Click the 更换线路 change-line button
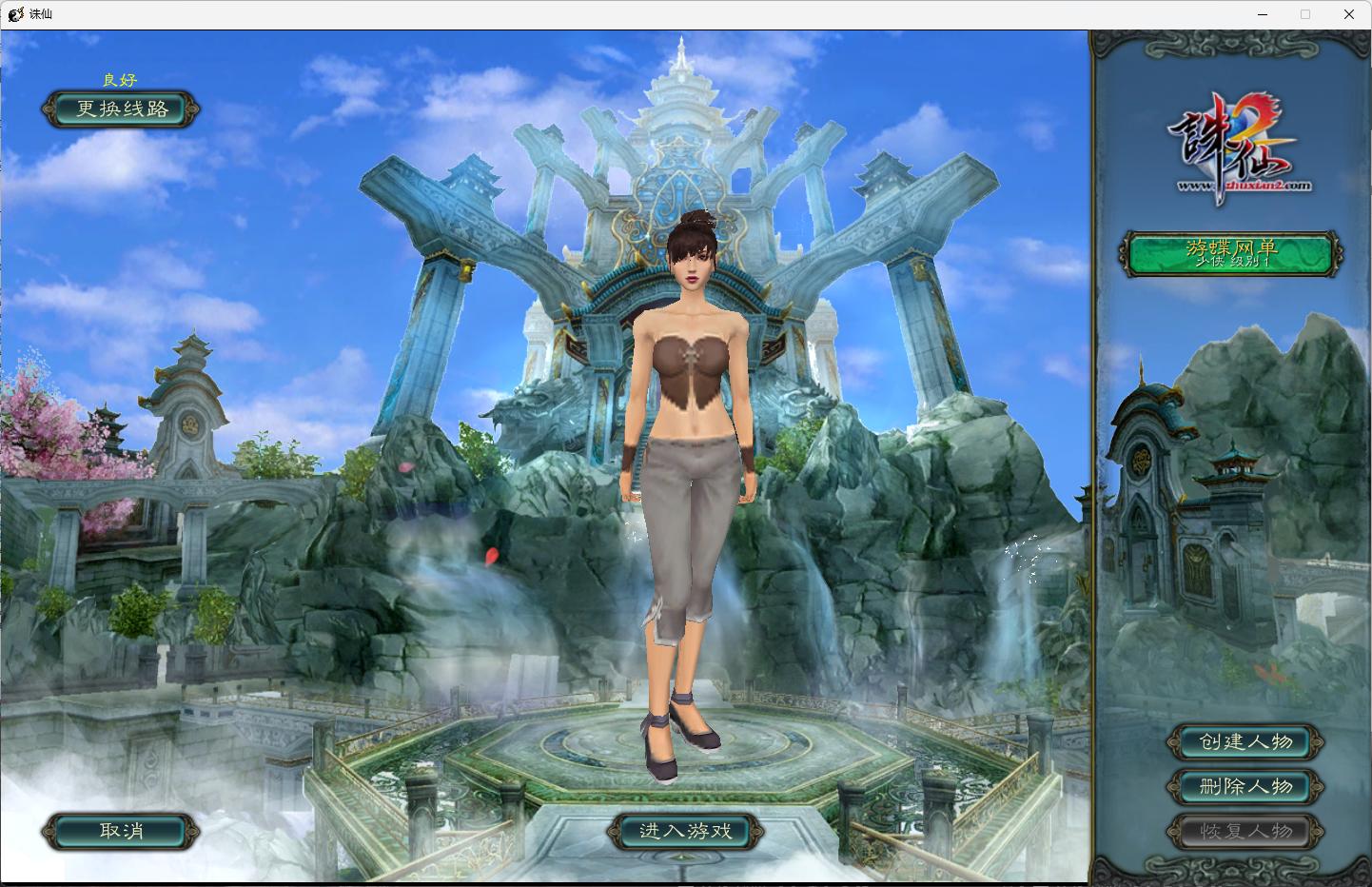 point(122,109)
